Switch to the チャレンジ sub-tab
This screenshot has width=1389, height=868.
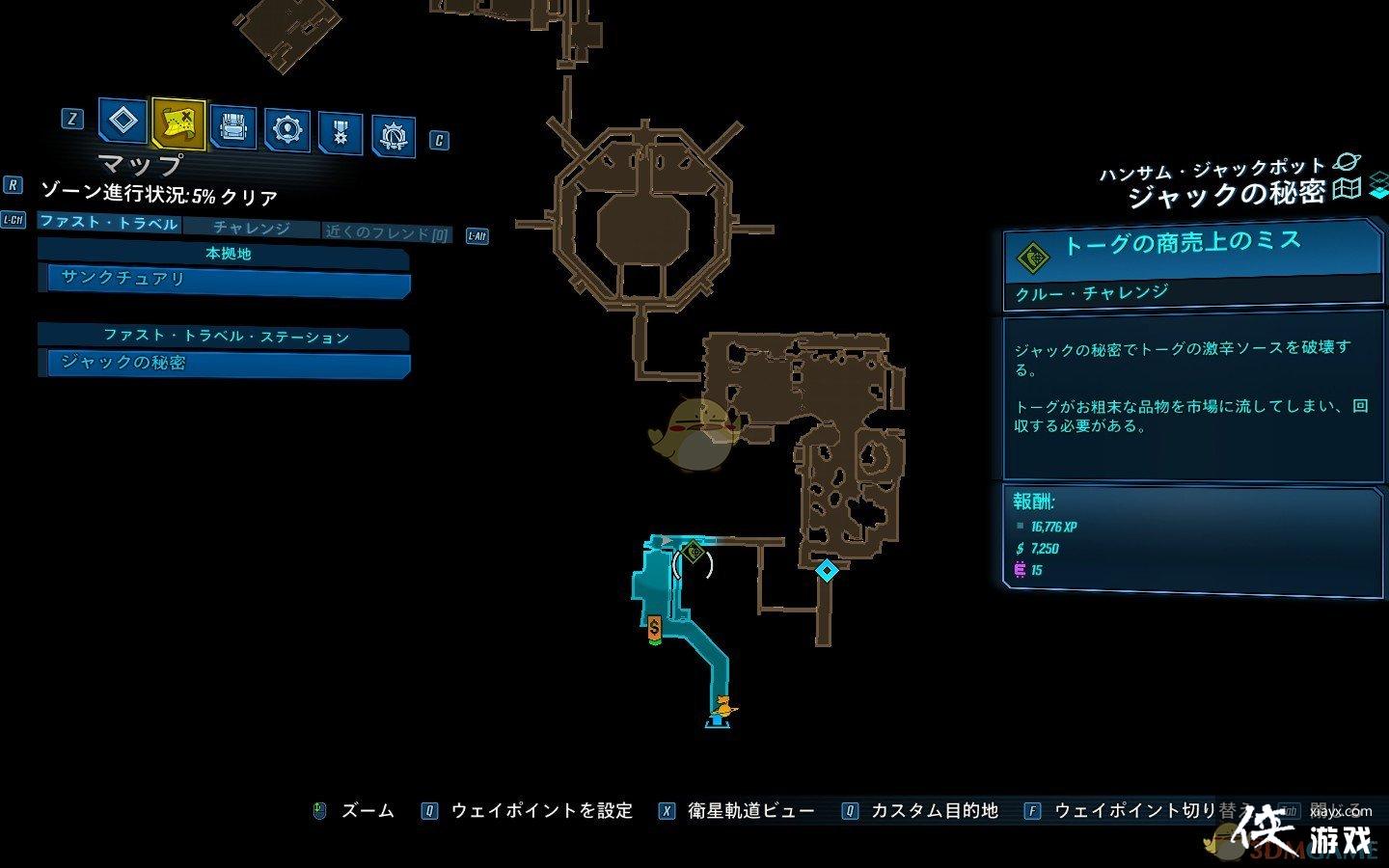pyautogui.click(x=251, y=228)
